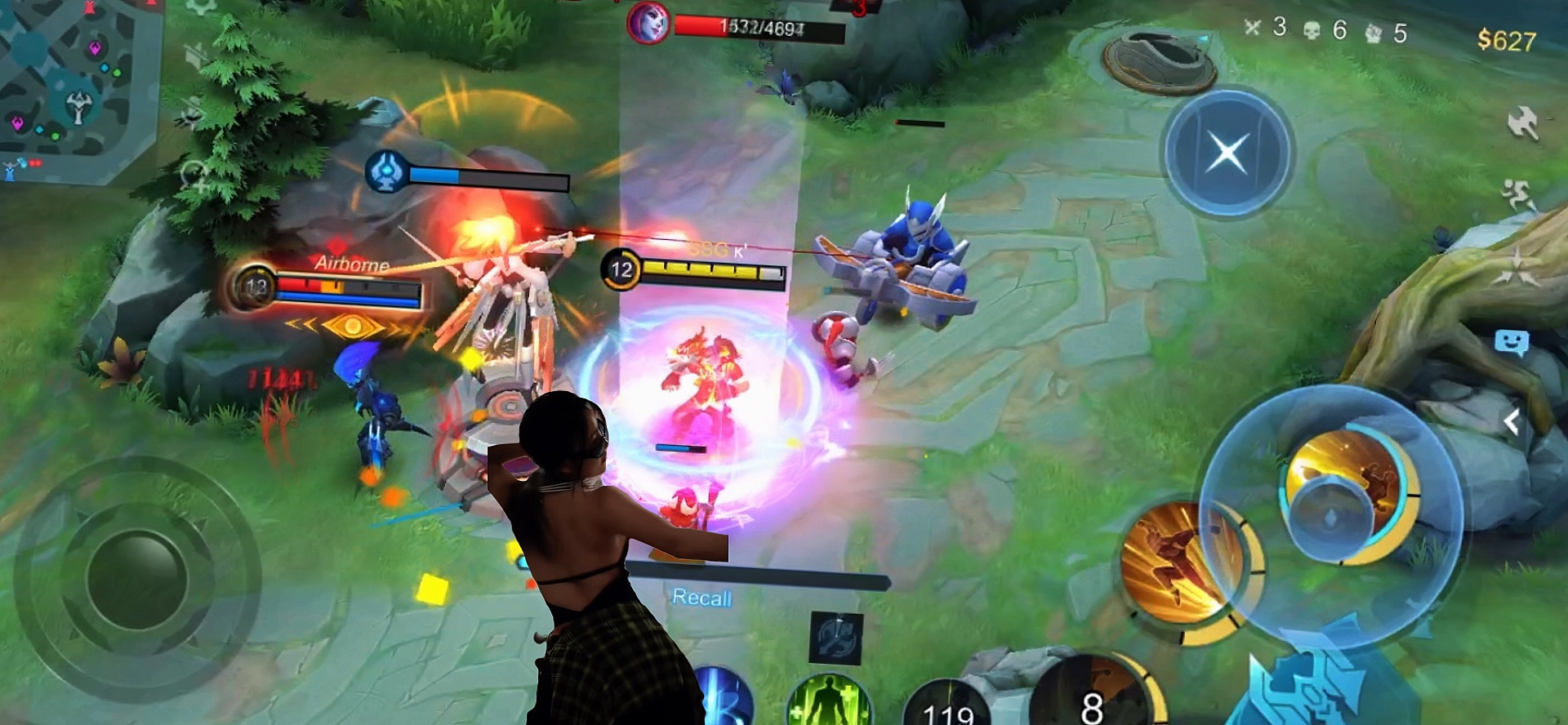This screenshot has width=1568, height=725.
Task: Collapse the panel with the left arrow
Action: (x=1512, y=422)
